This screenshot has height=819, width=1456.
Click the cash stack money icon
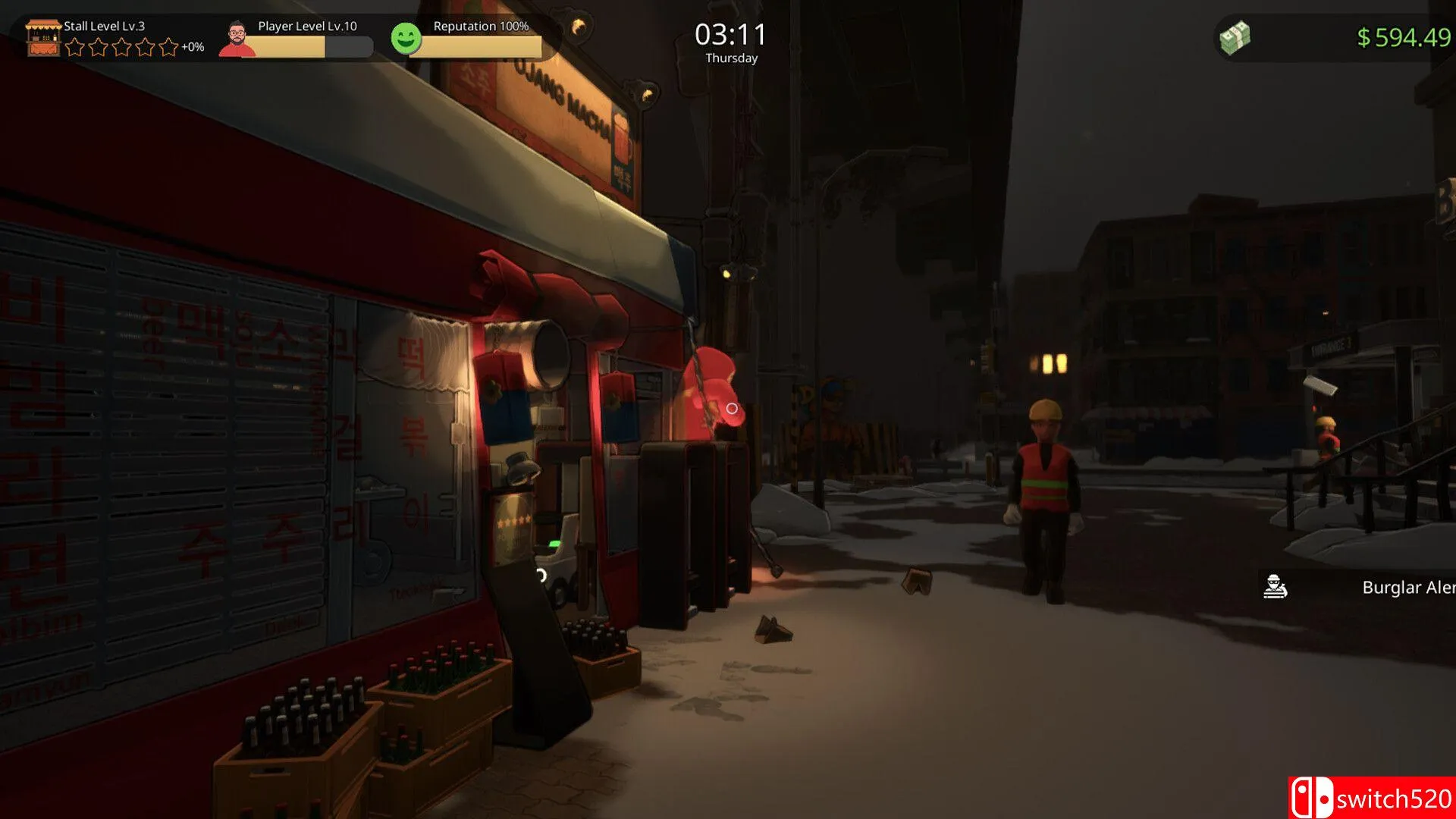pyautogui.click(x=1235, y=37)
